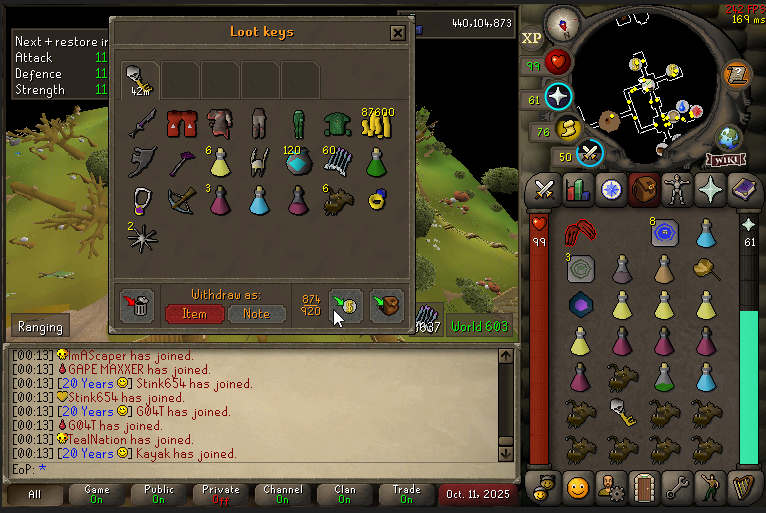
Task: Close the Loot keys window
Action: coord(397,33)
